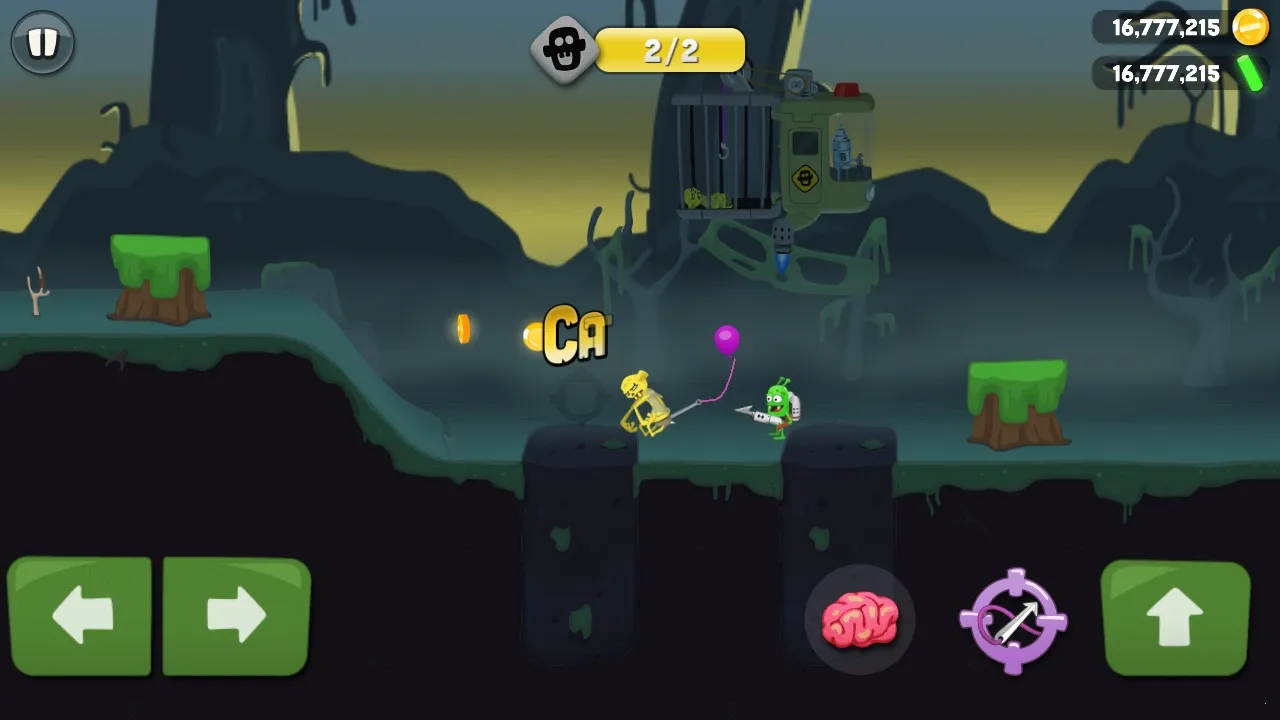Tap the right arrow move button

tap(236, 615)
